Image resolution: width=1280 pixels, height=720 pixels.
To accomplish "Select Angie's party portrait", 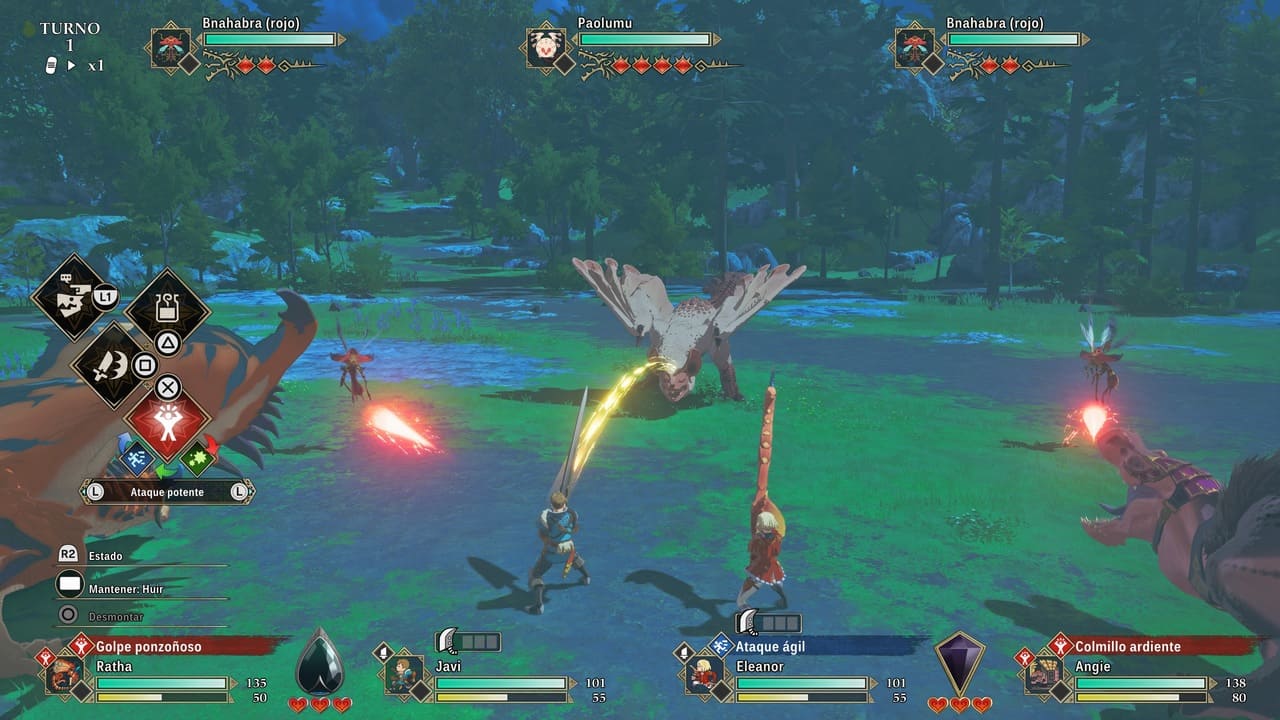I will 1042,673.
